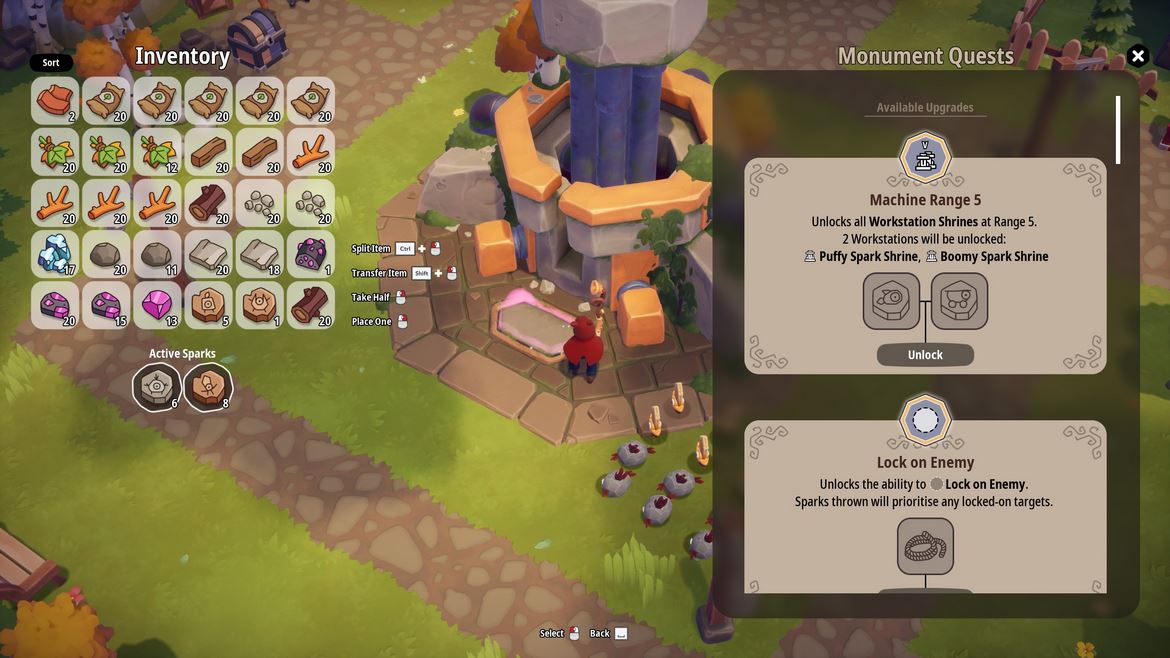Image resolution: width=1170 pixels, height=658 pixels.
Task: Choose the wooden active spark with 8
Action: tap(208, 387)
